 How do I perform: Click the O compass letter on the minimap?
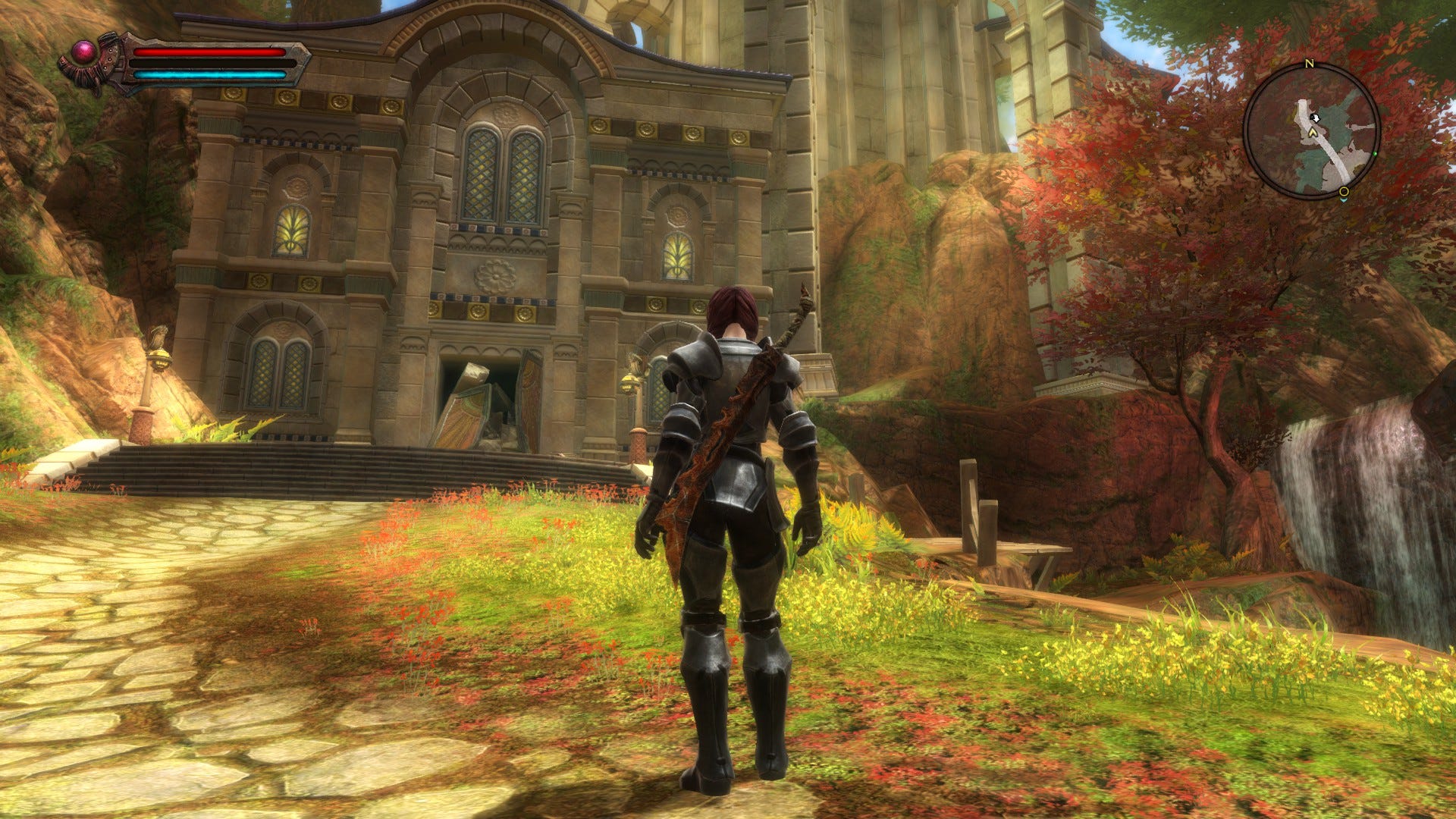1343,191
